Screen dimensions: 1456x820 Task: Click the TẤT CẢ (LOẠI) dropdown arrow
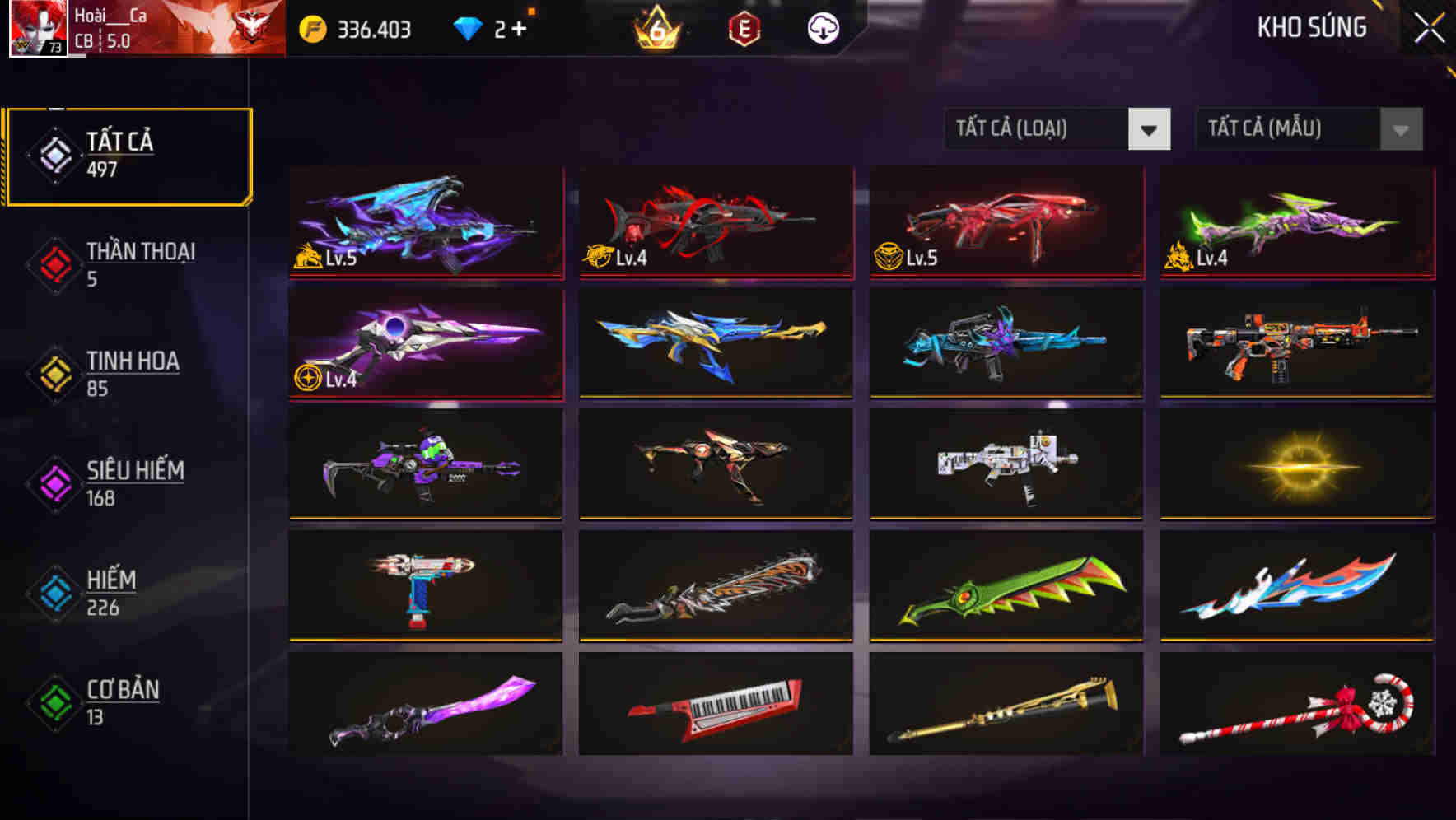(x=1150, y=129)
